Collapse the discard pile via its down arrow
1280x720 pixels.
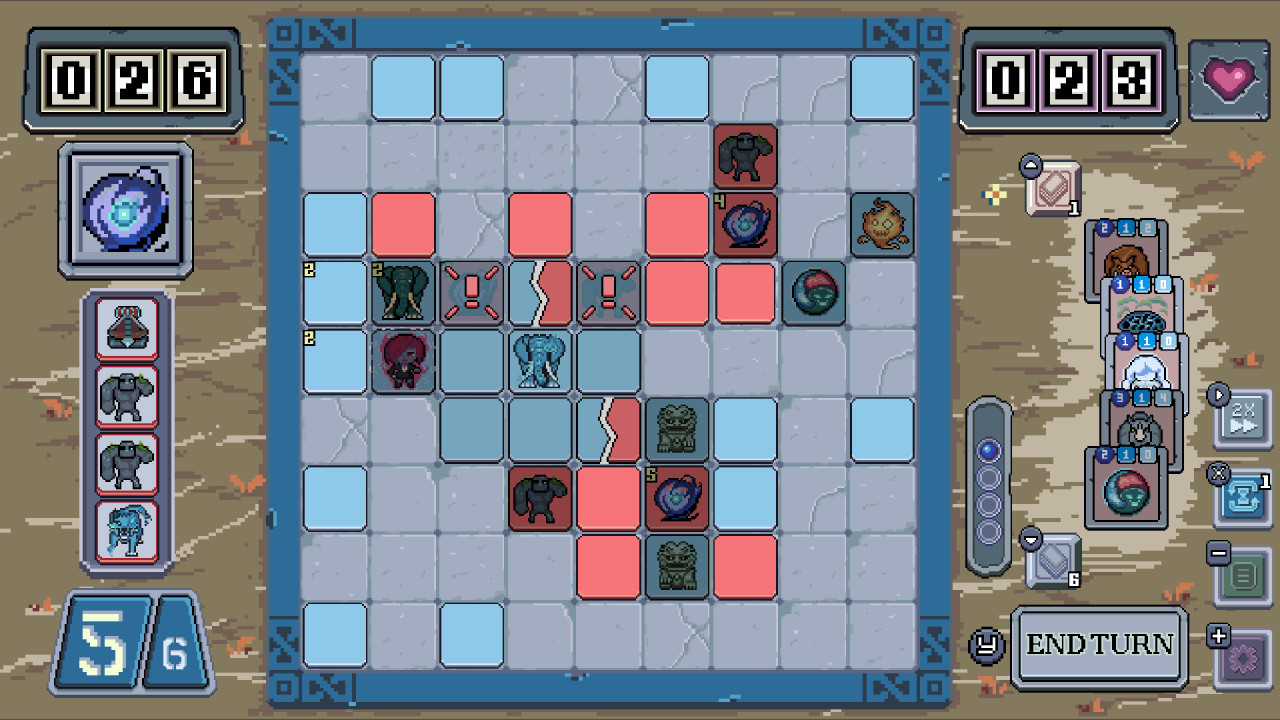click(1033, 540)
